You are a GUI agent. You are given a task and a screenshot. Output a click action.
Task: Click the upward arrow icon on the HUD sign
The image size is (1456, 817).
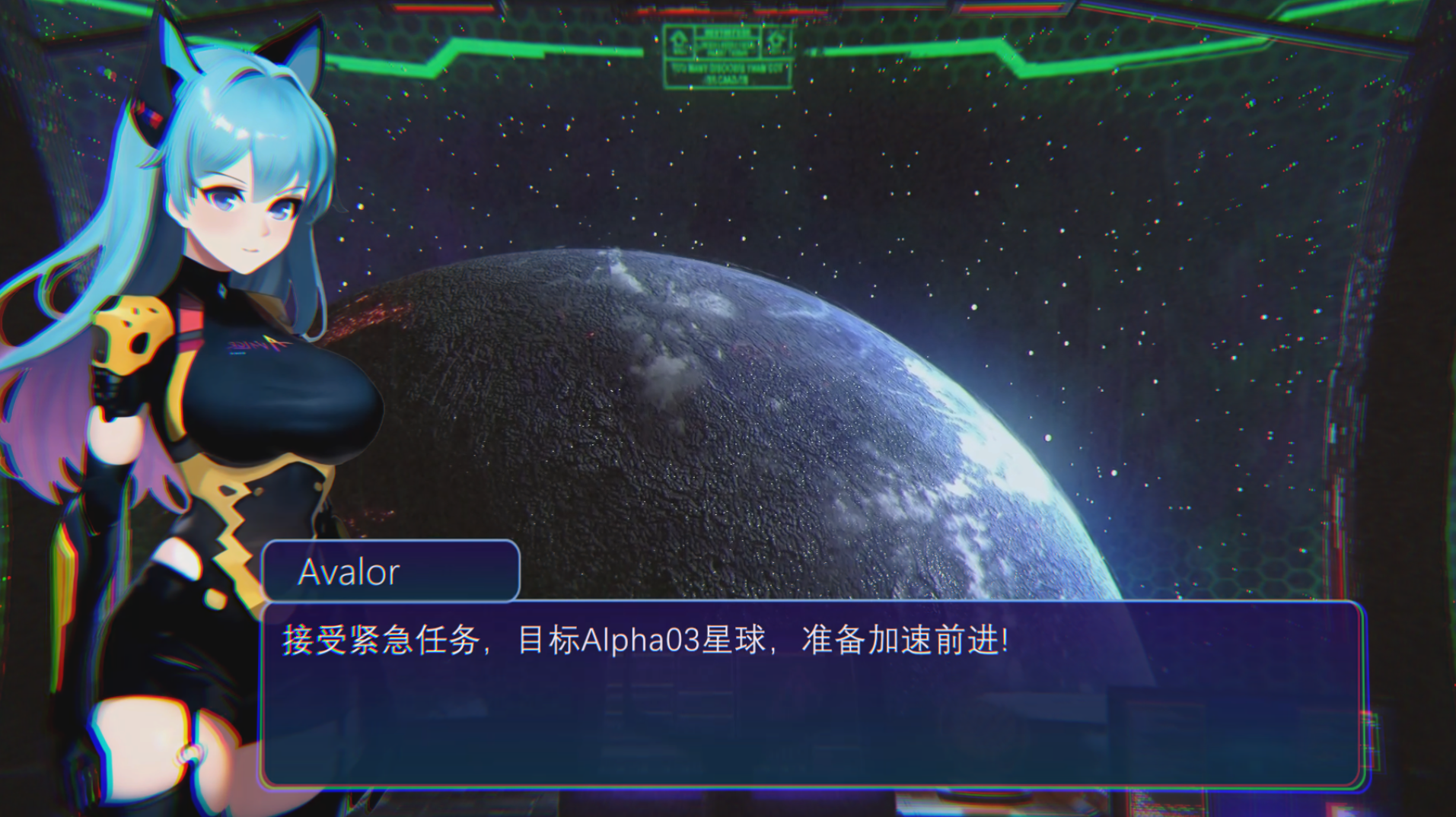(677, 40)
